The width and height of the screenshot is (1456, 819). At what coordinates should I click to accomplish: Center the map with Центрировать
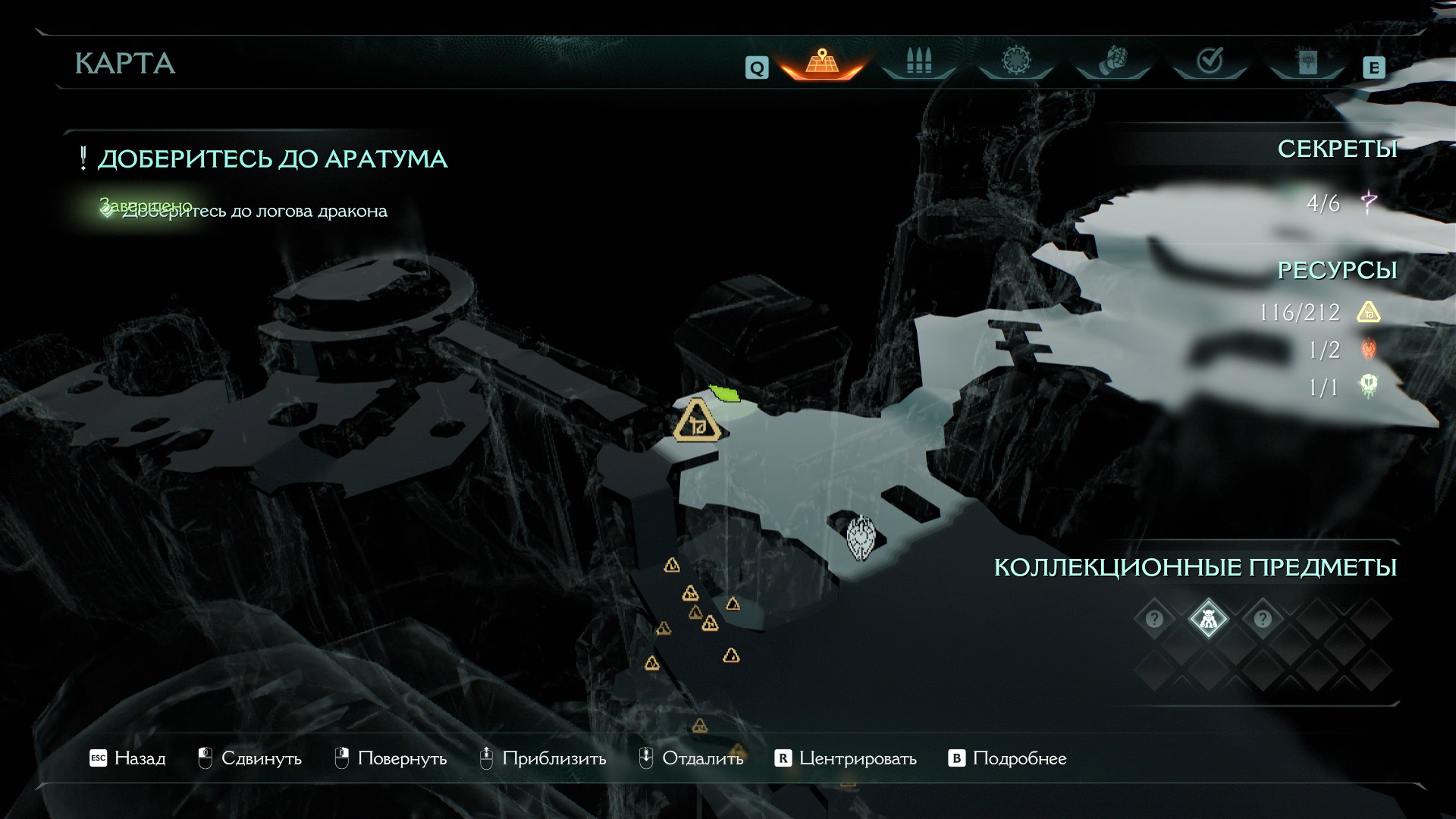point(846,758)
